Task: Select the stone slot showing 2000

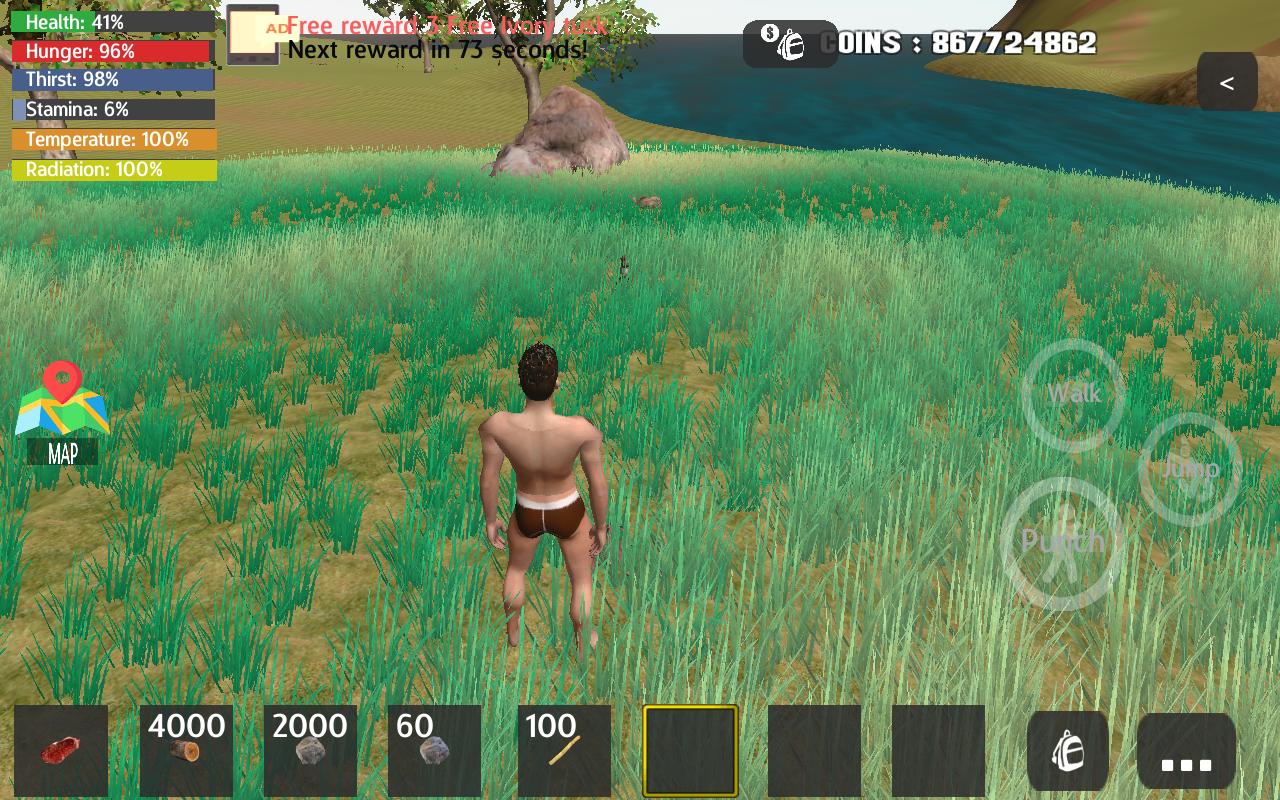Action: 311,750
